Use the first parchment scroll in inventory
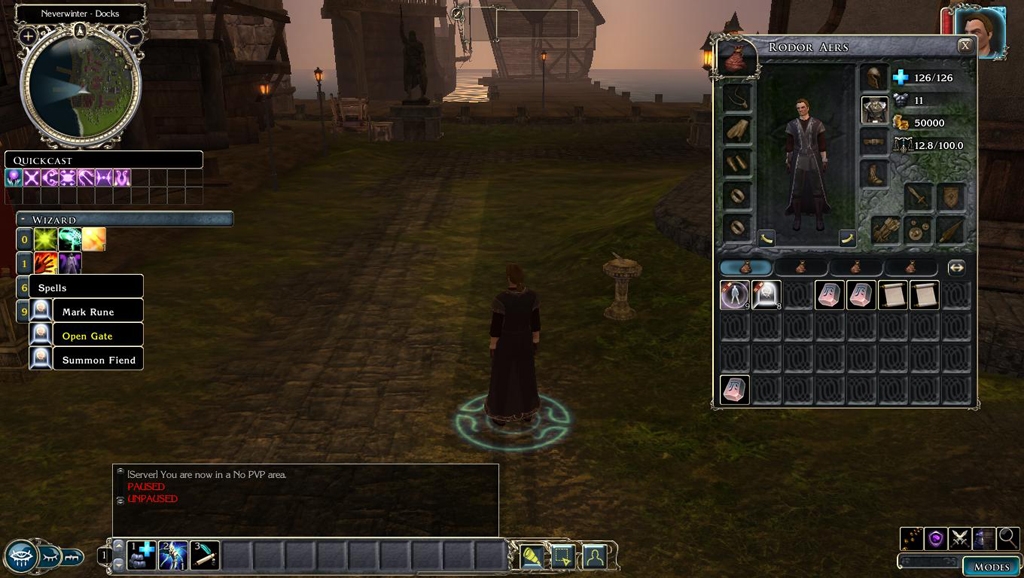 (x=892, y=295)
